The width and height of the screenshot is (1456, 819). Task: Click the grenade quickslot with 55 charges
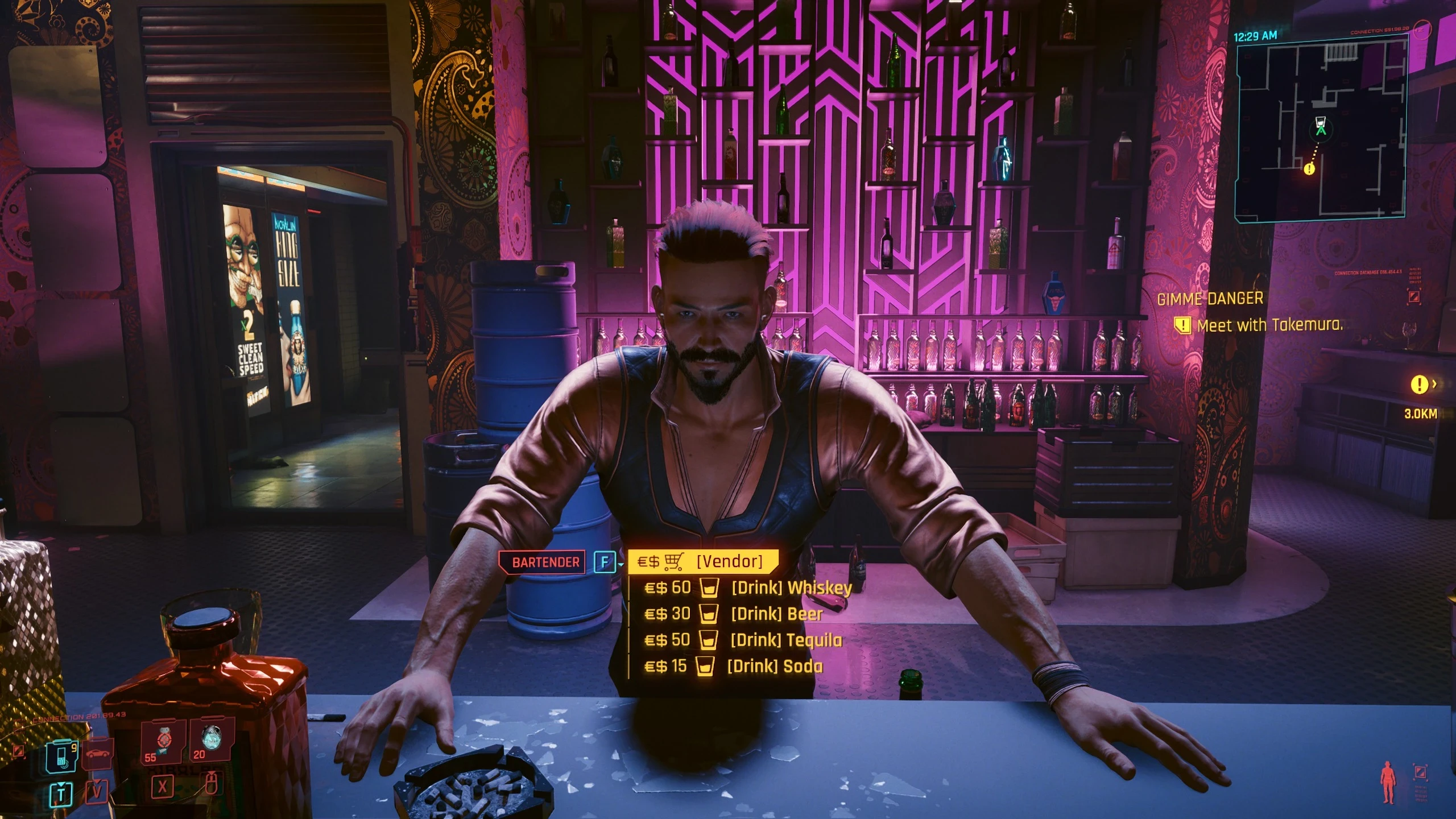click(163, 743)
